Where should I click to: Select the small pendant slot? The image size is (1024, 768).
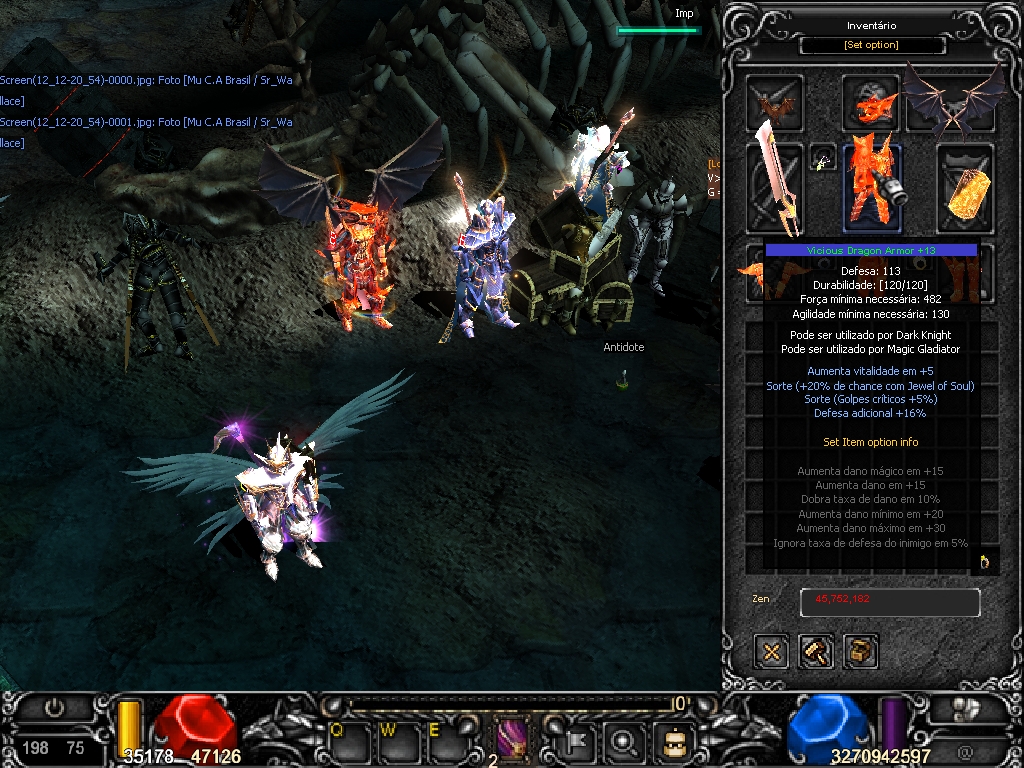(823, 160)
